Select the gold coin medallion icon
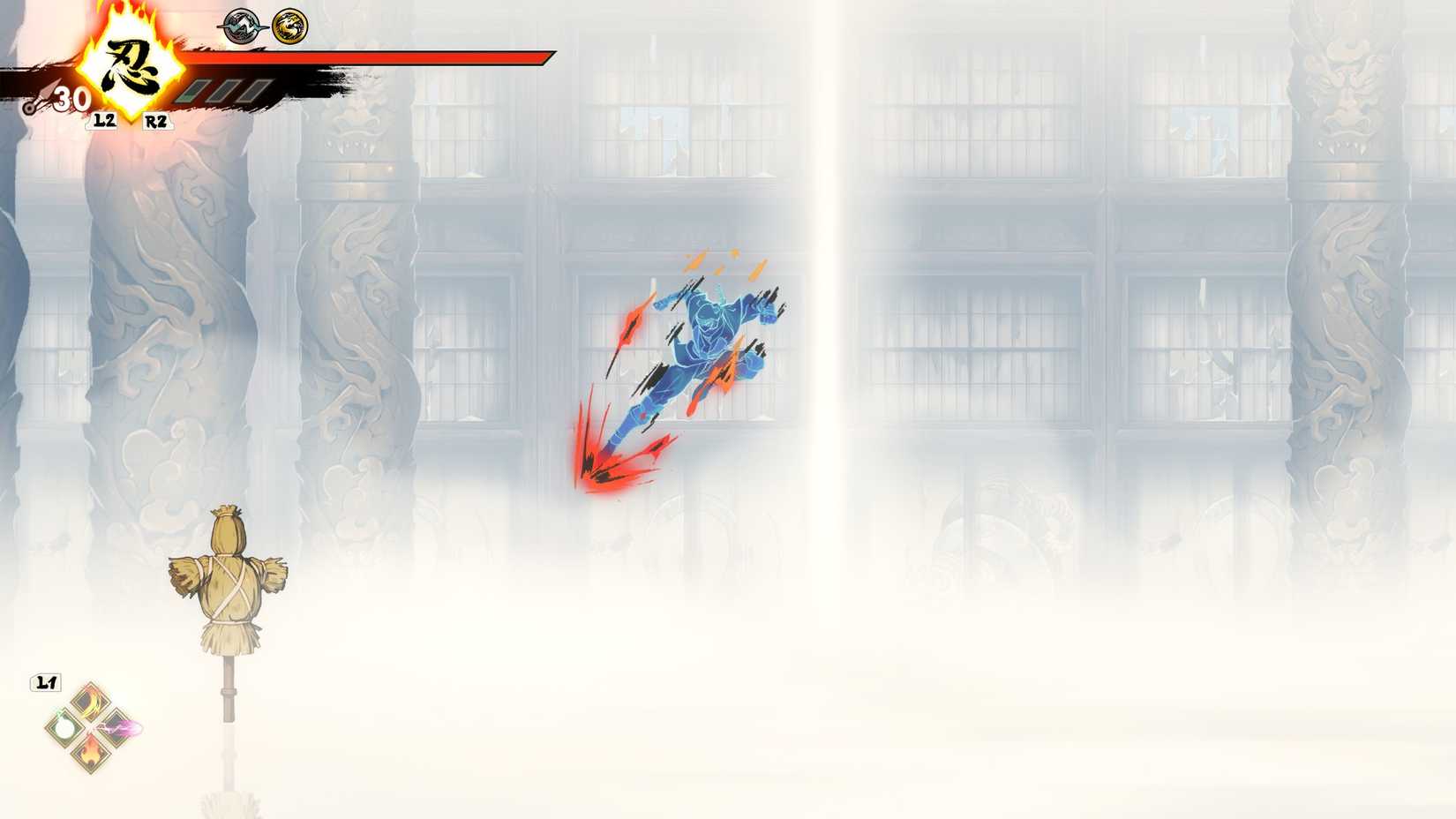Image resolution: width=1456 pixels, height=819 pixels. [x=290, y=26]
